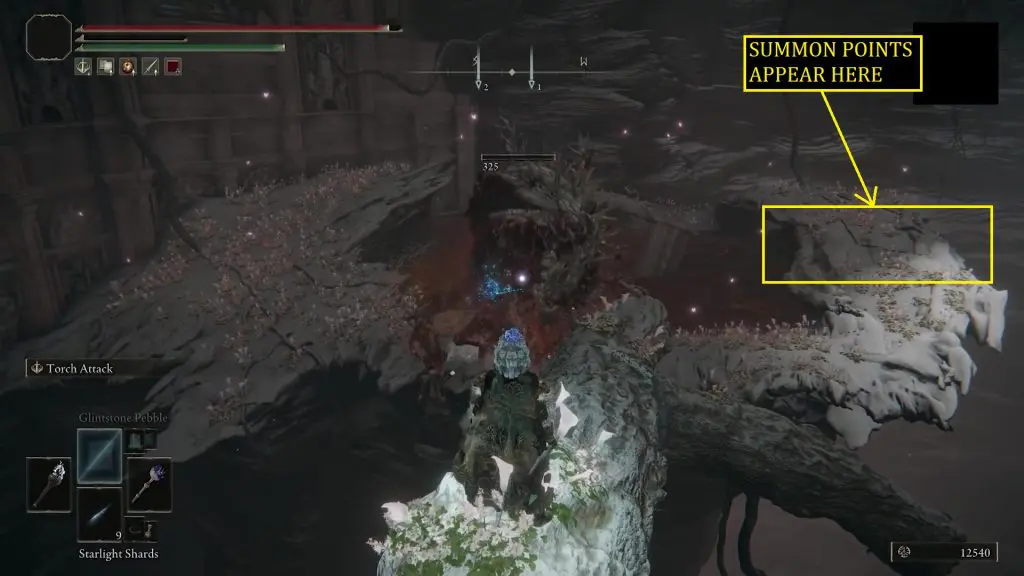
Task: Select the Glintstone Pebble spell slot
Action: click(x=99, y=455)
